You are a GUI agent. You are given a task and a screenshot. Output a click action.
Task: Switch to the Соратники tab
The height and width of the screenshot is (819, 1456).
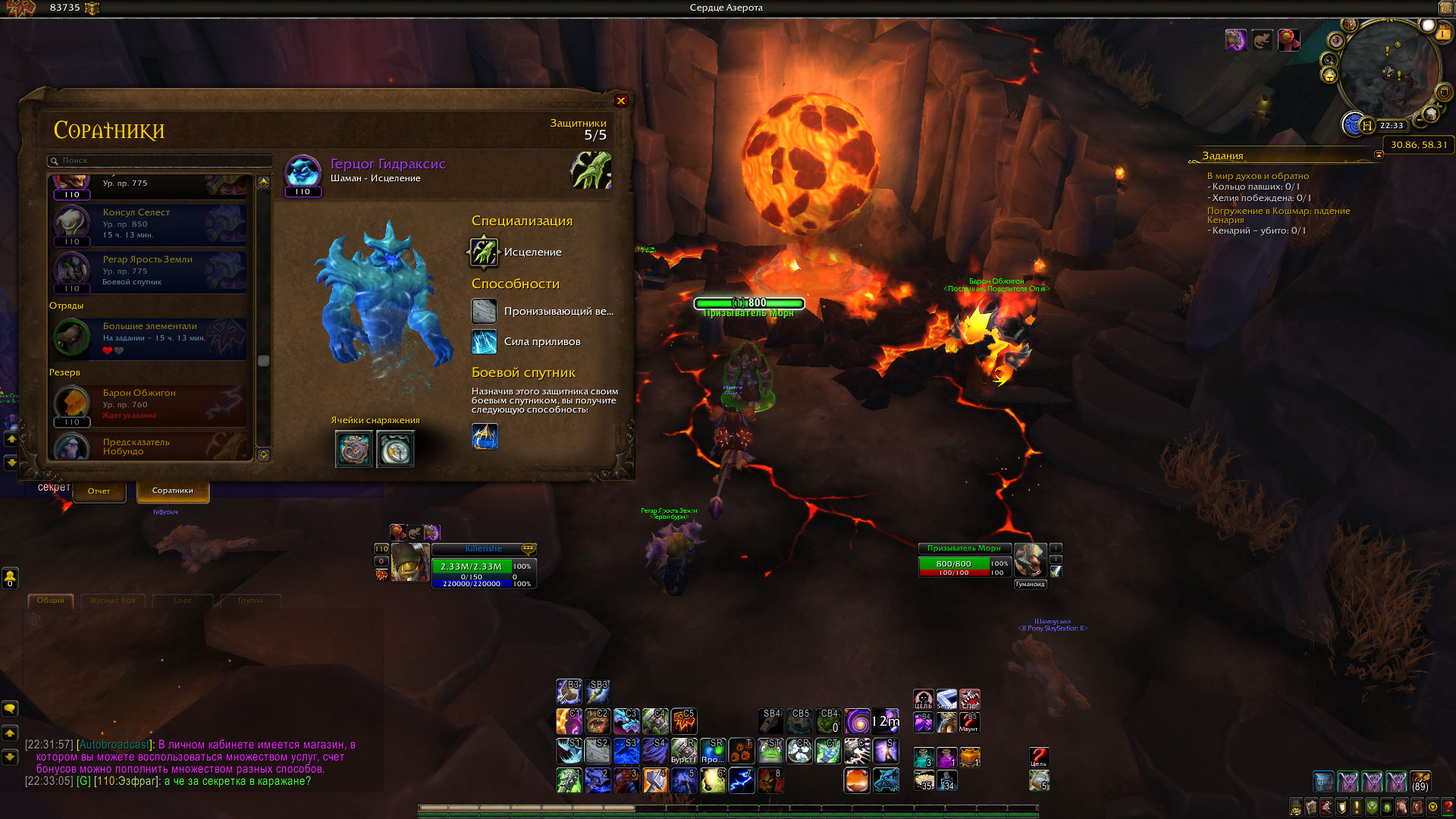tap(173, 491)
